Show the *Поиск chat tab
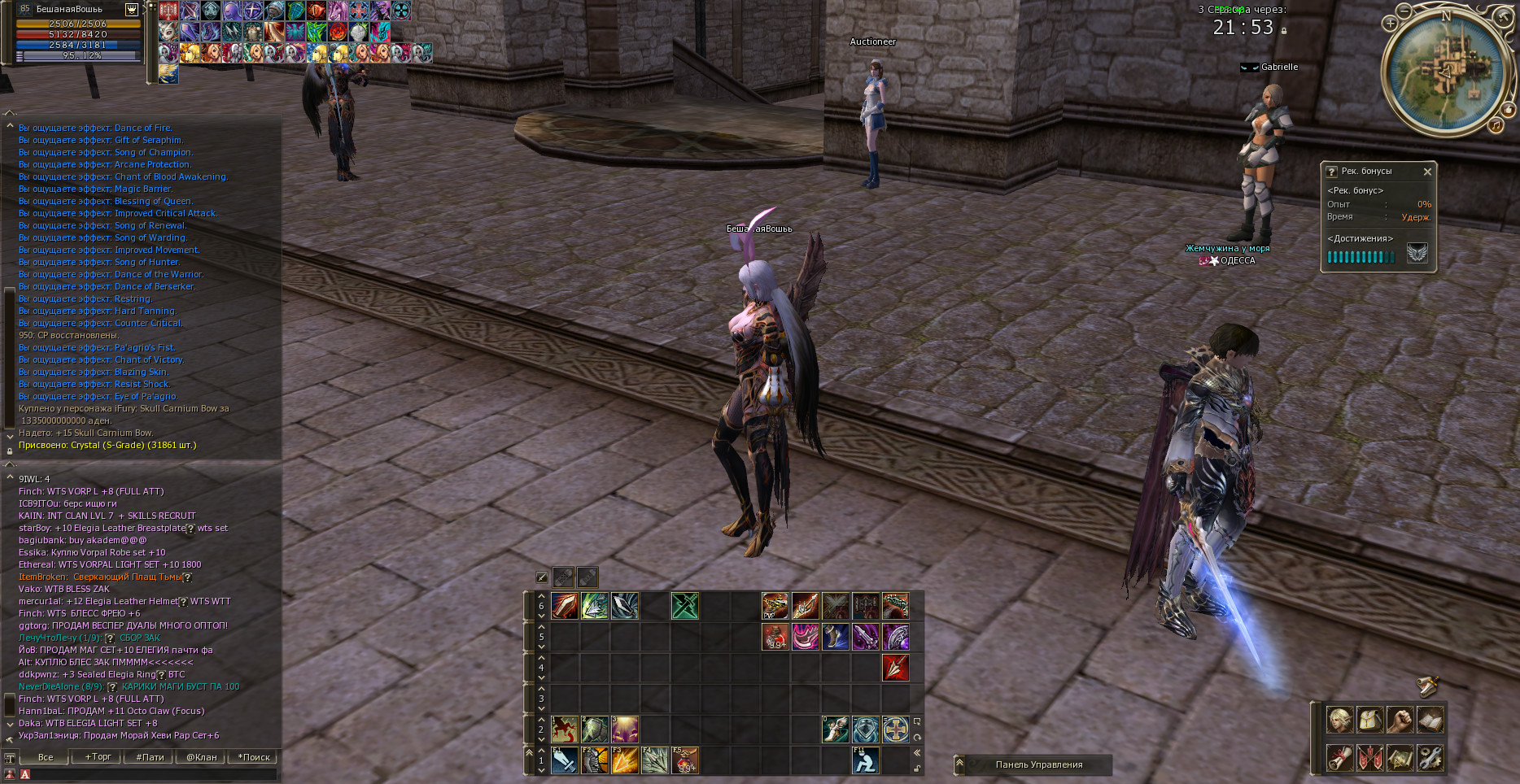 click(254, 757)
